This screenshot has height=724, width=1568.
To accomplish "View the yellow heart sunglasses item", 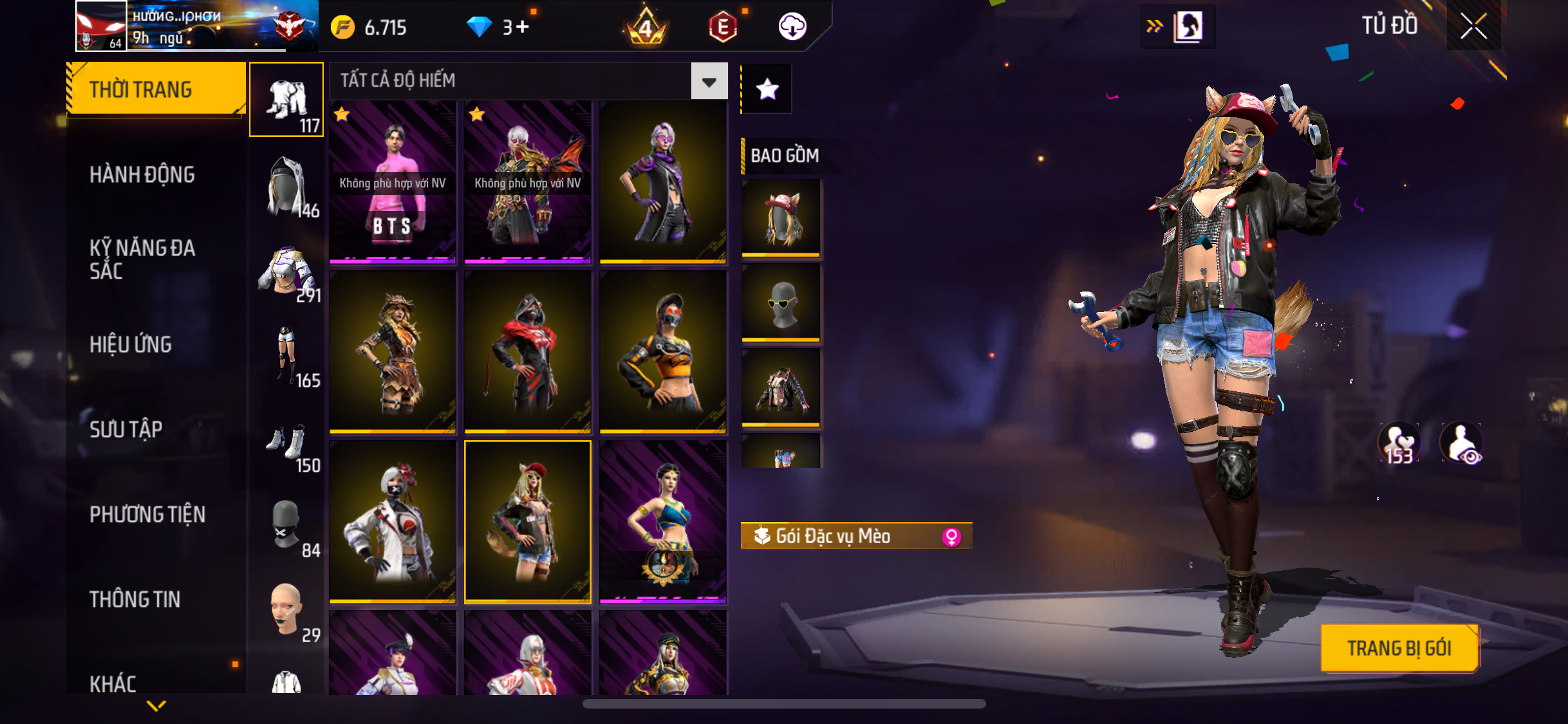I will pos(781,302).
